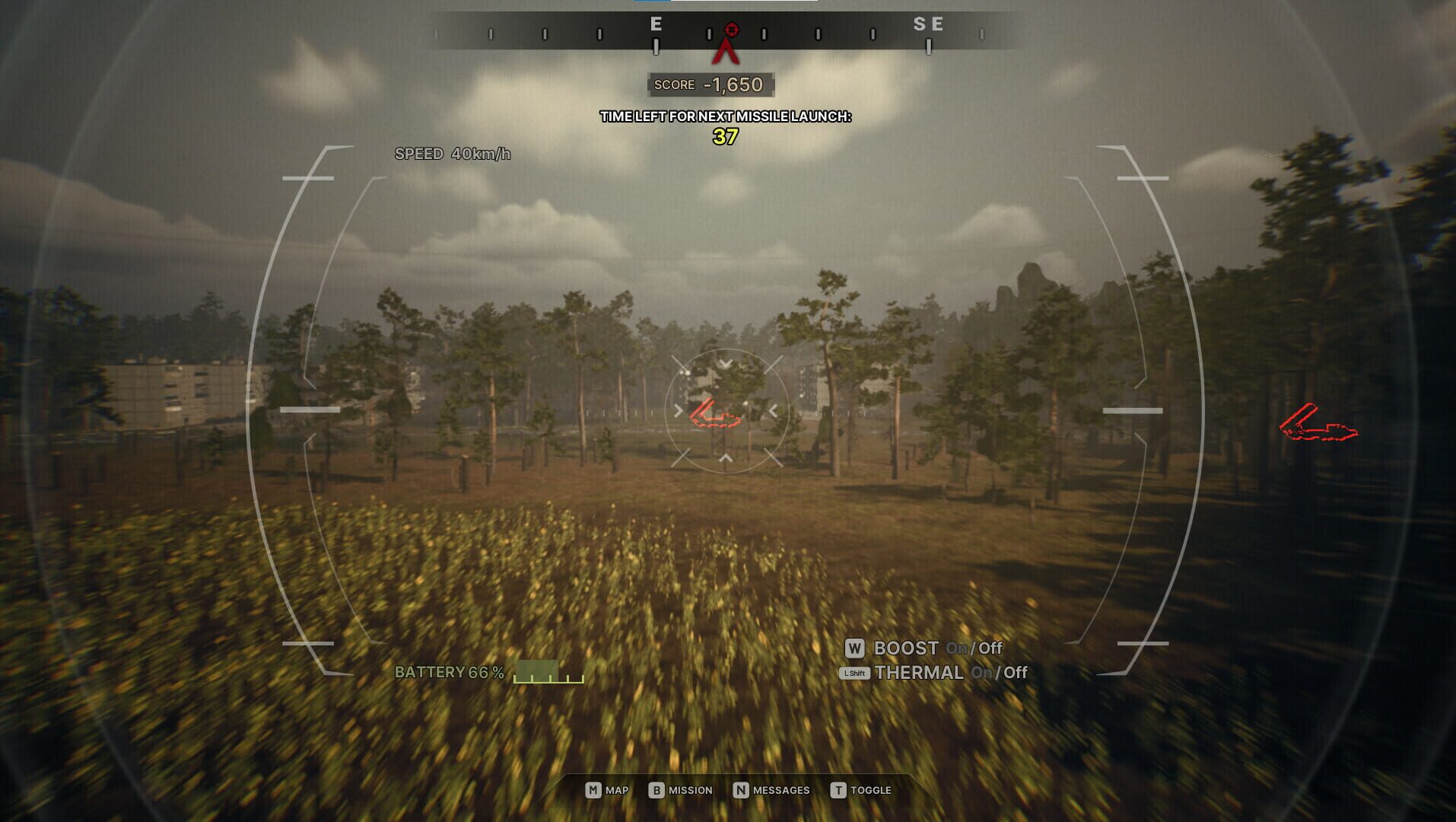This screenshot has width=1456, height=822.
Task: Open the Map with the M option
Action: click(x=606, y=790)
